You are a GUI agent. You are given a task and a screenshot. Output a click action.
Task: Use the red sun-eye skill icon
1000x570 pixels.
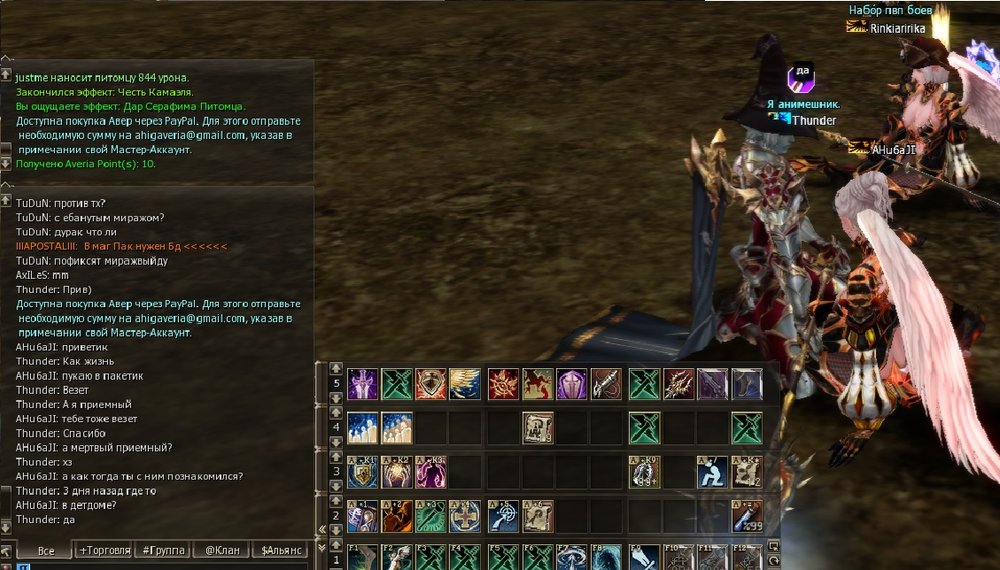(503, 384)
